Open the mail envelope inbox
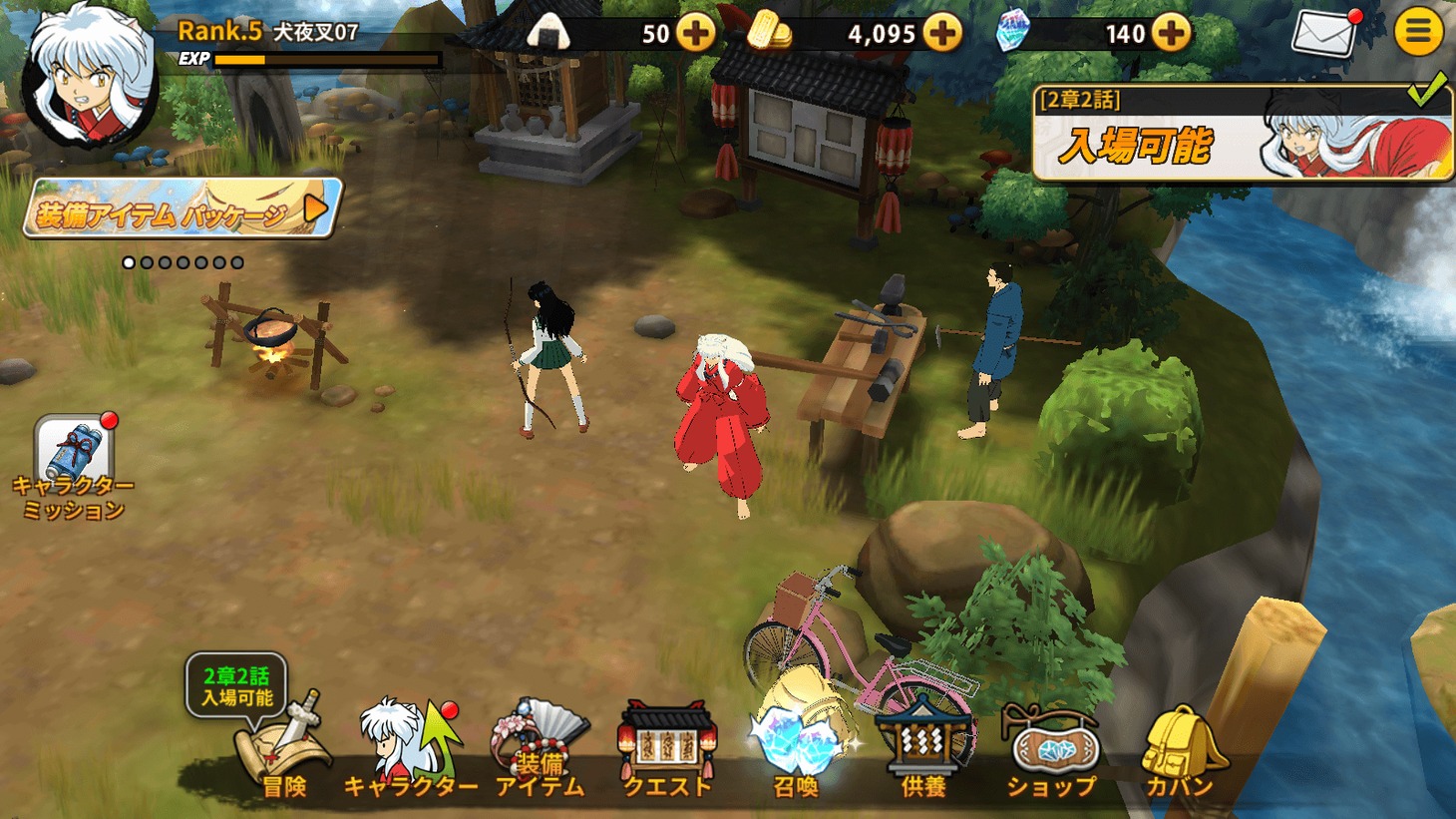The width and height of the screenshot is (1456, 819). click(x=1323, y=33)
